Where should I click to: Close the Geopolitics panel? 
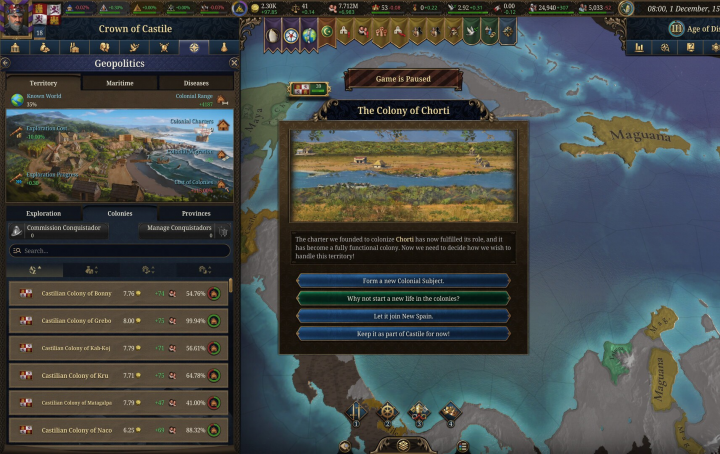[x=234, y=63]
